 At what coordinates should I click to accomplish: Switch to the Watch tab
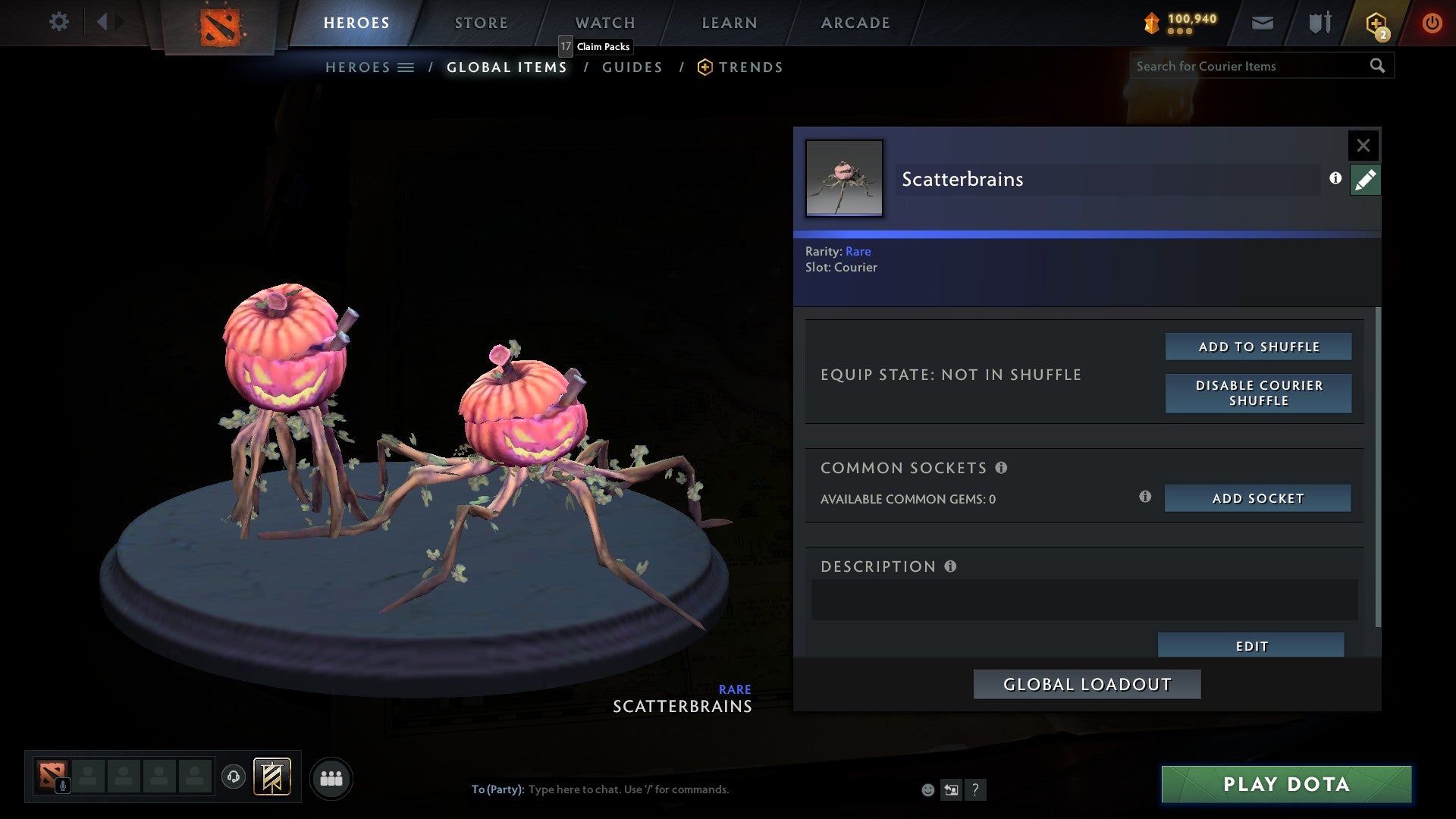coord(604,23)
